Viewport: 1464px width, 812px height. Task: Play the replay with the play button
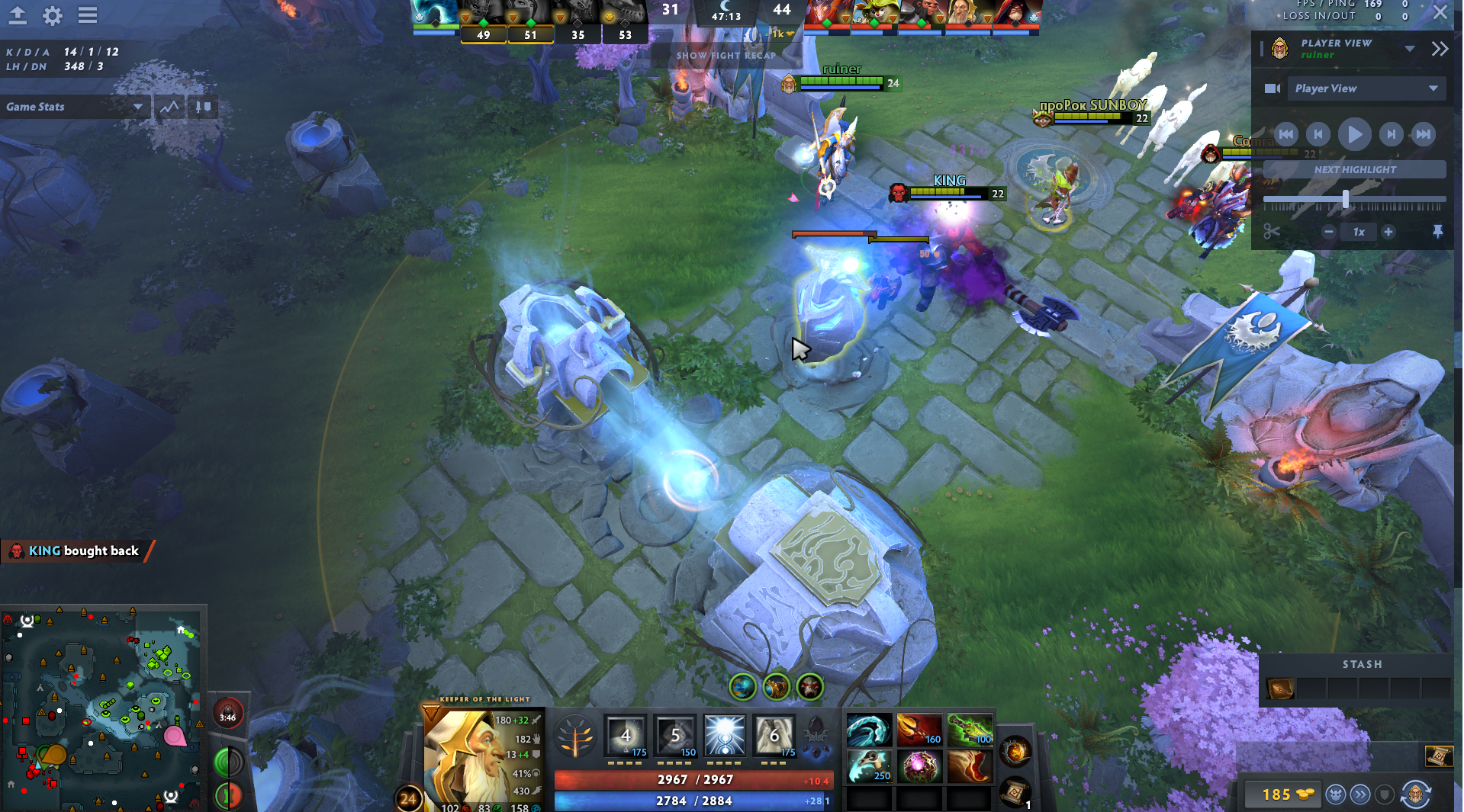1354,135
